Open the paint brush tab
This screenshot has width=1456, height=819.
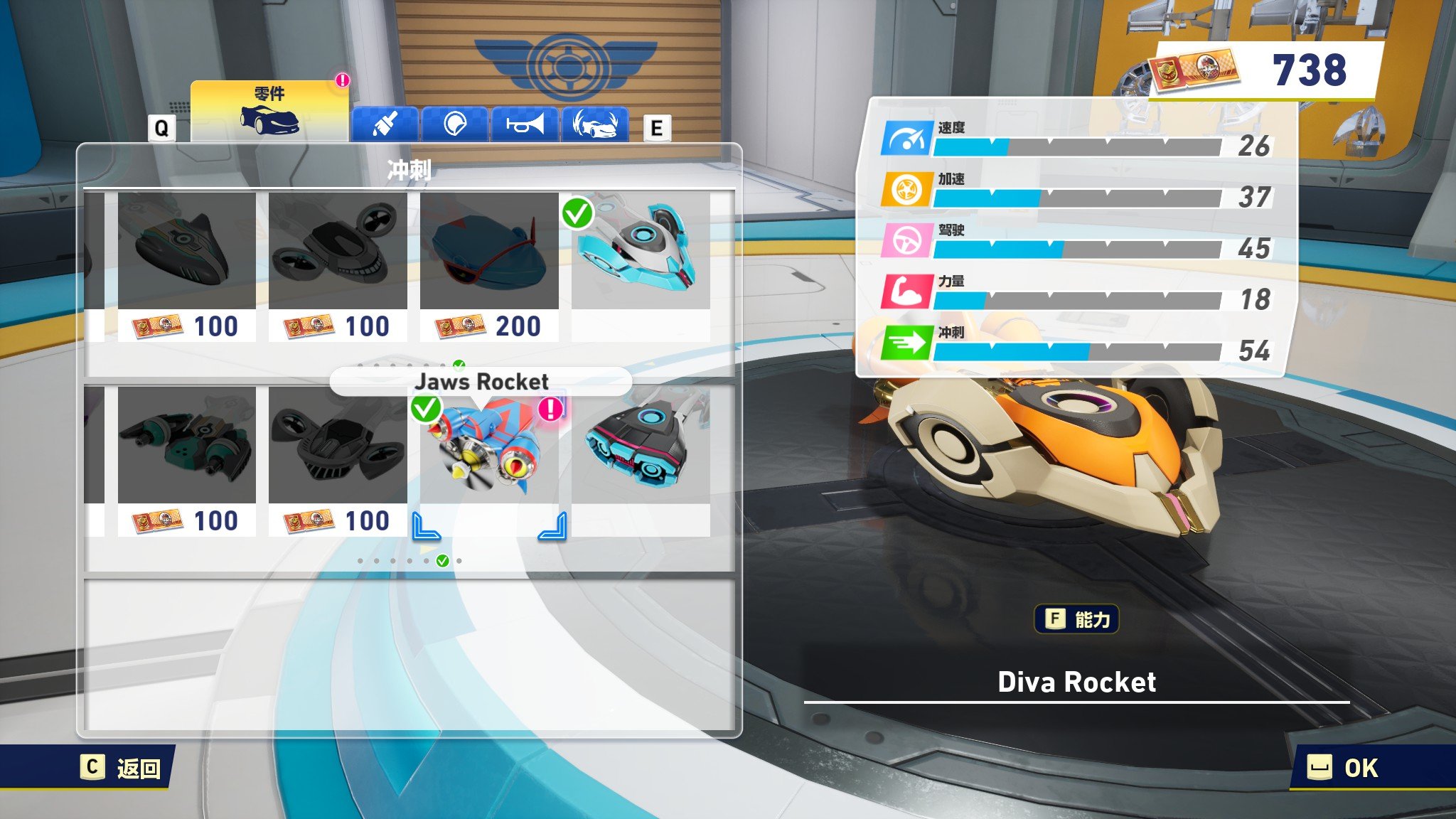click(x=385, y=124)
